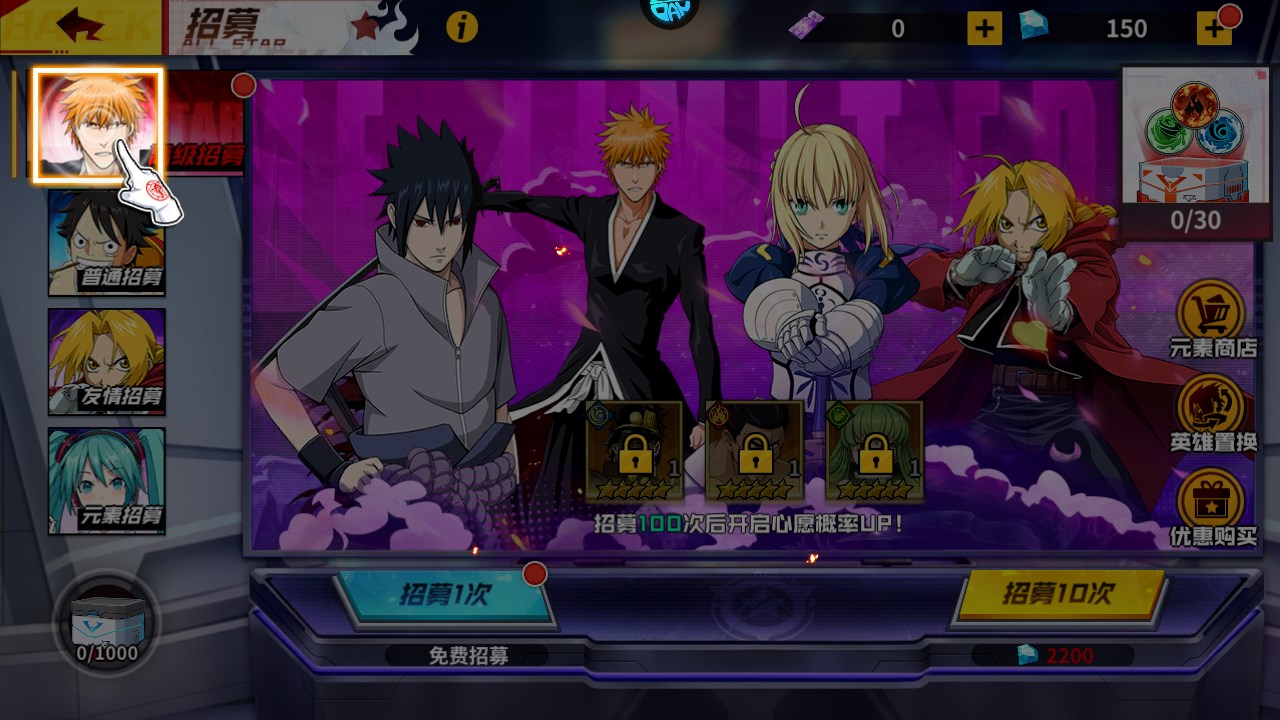
Task: Recruit ten times with 招募10次
Action: [x=1058, y=594]
